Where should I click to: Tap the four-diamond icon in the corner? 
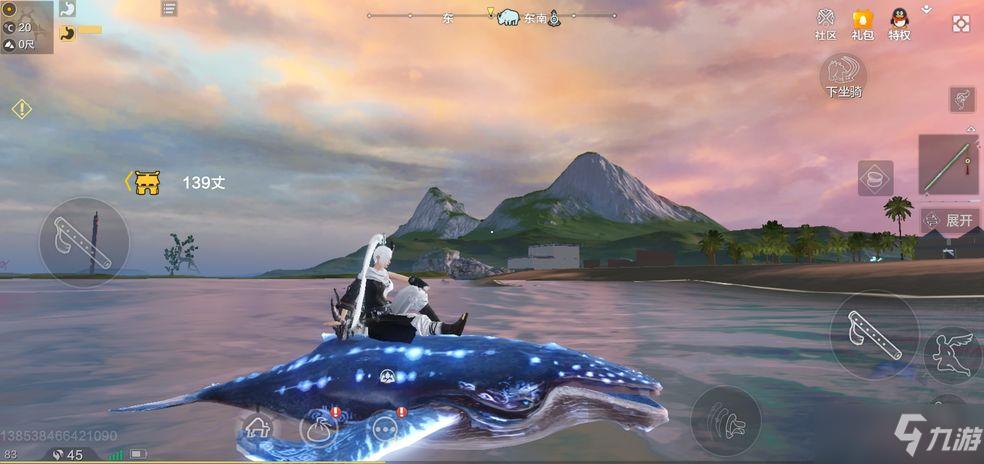pos(961,23)
